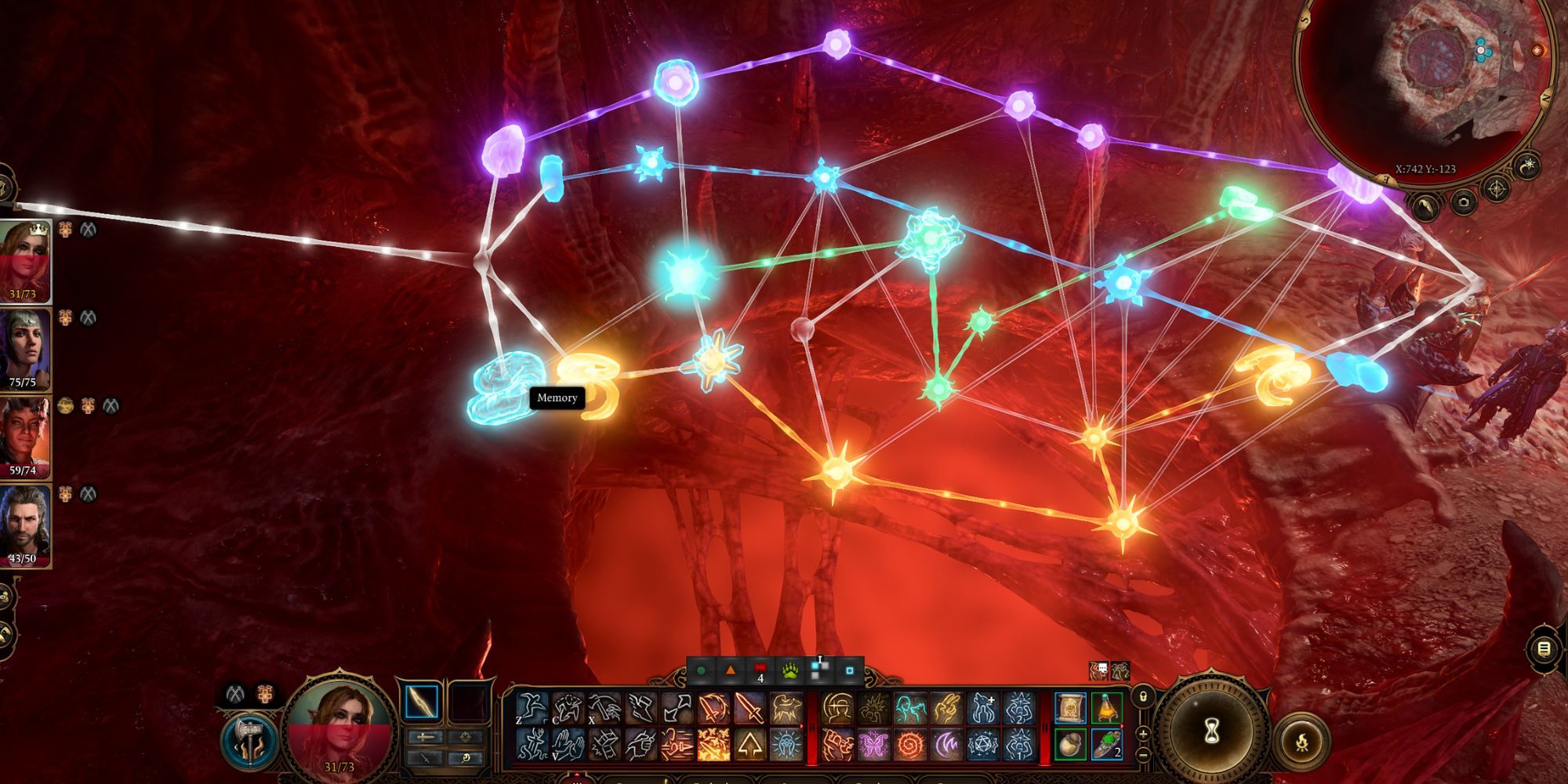Select the character portrait showing 75/75 health
Screen dimensions: 1568x784
click(24, 349)
